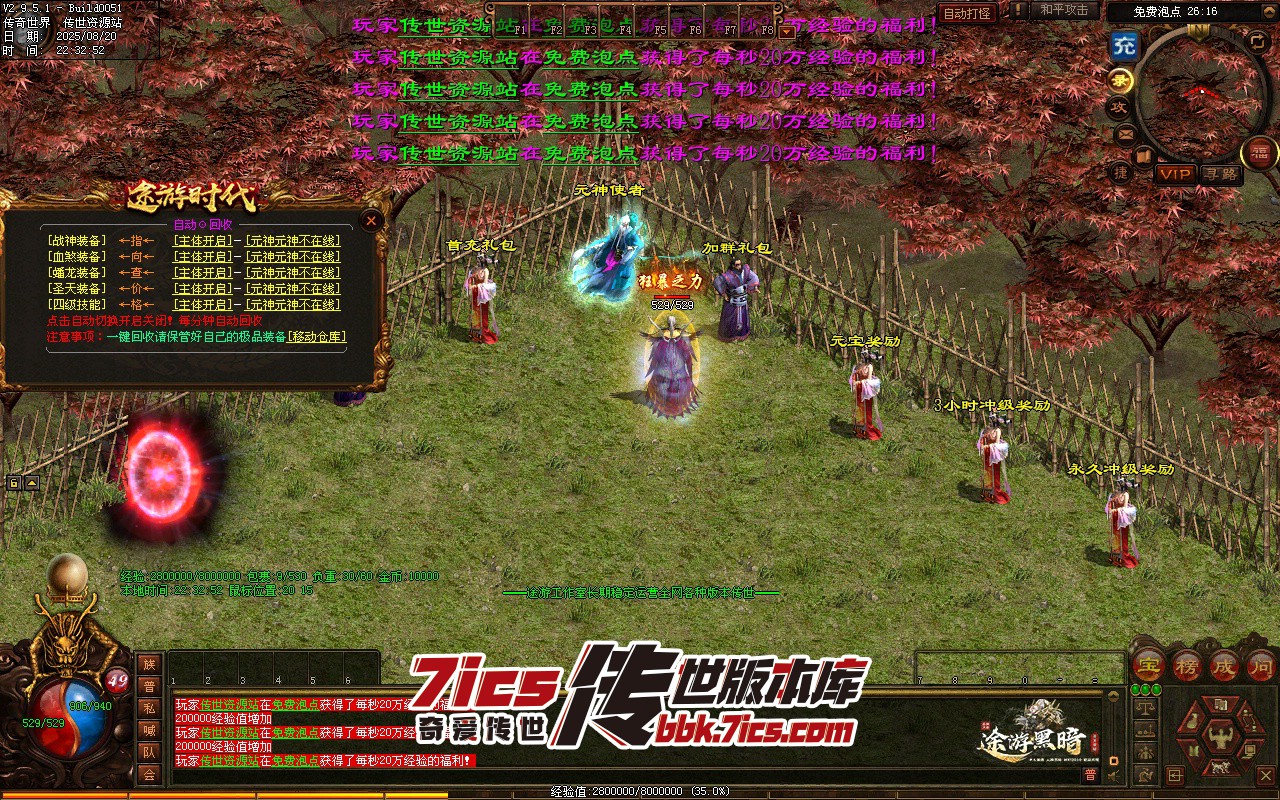Switch the 和平攻击 attack mode

click(1064, 10)
